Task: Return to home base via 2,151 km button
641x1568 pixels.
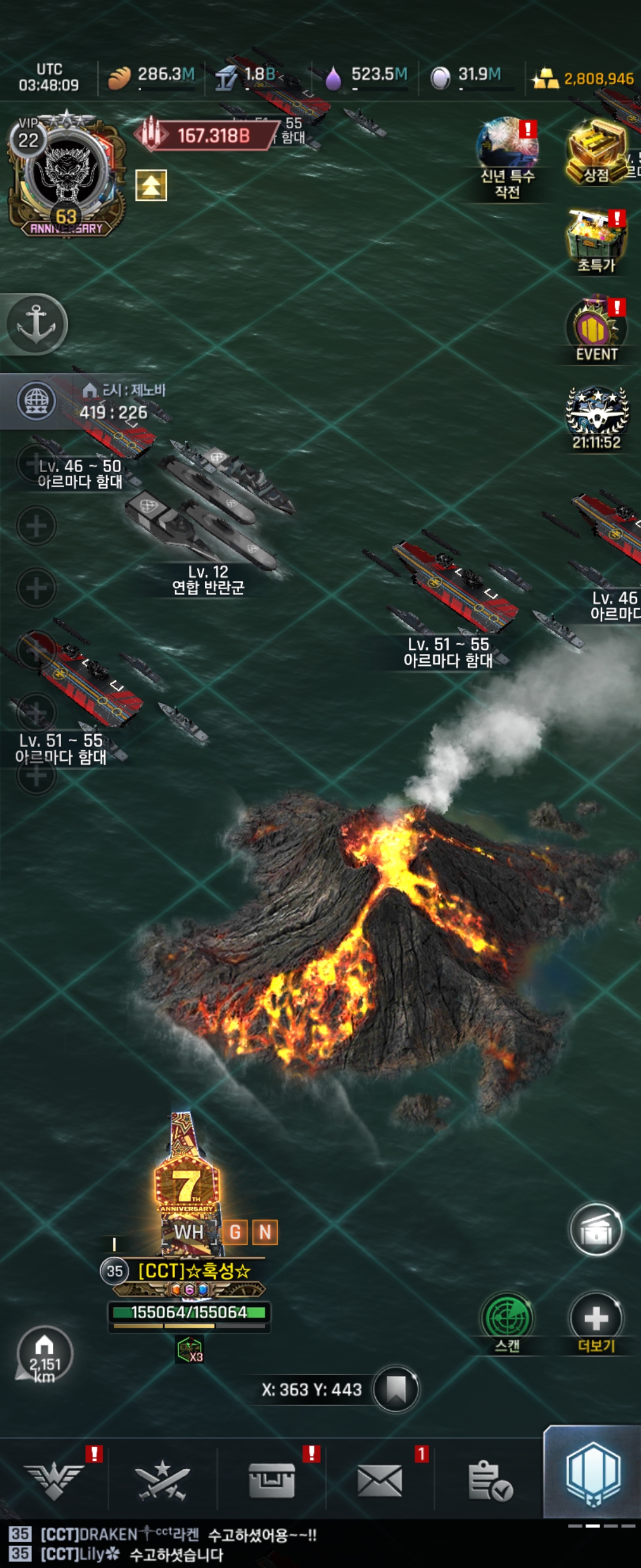Action: point(45,1355)
